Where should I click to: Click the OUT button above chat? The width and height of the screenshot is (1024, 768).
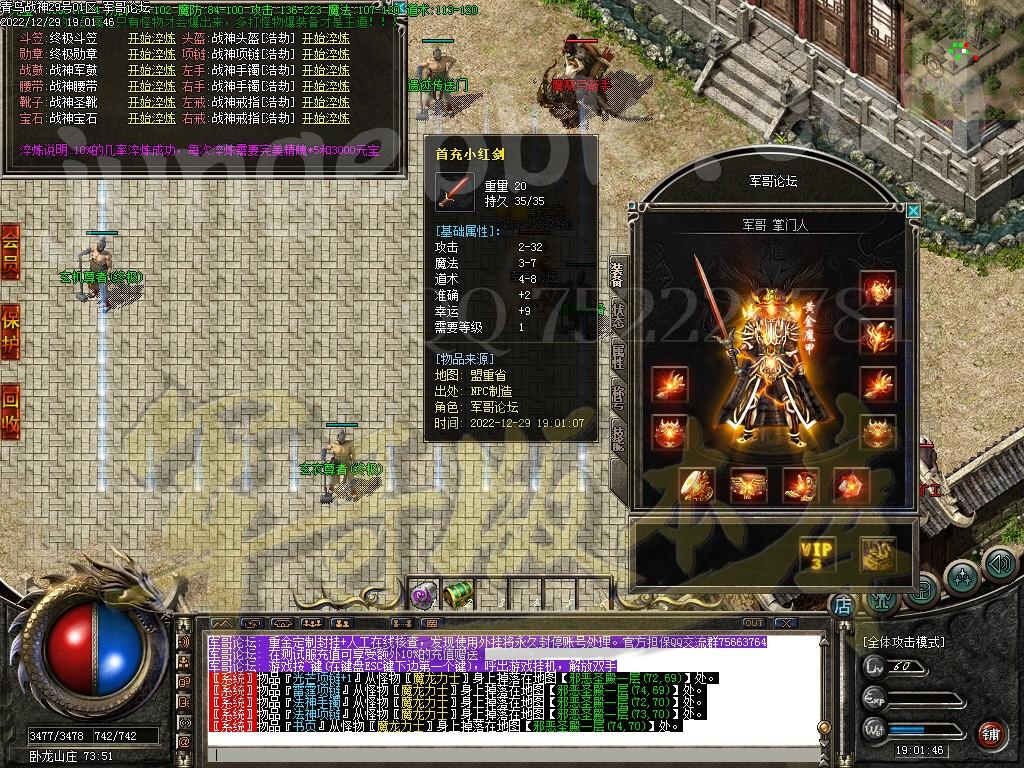pyautogui.click(x=754, y=623)
